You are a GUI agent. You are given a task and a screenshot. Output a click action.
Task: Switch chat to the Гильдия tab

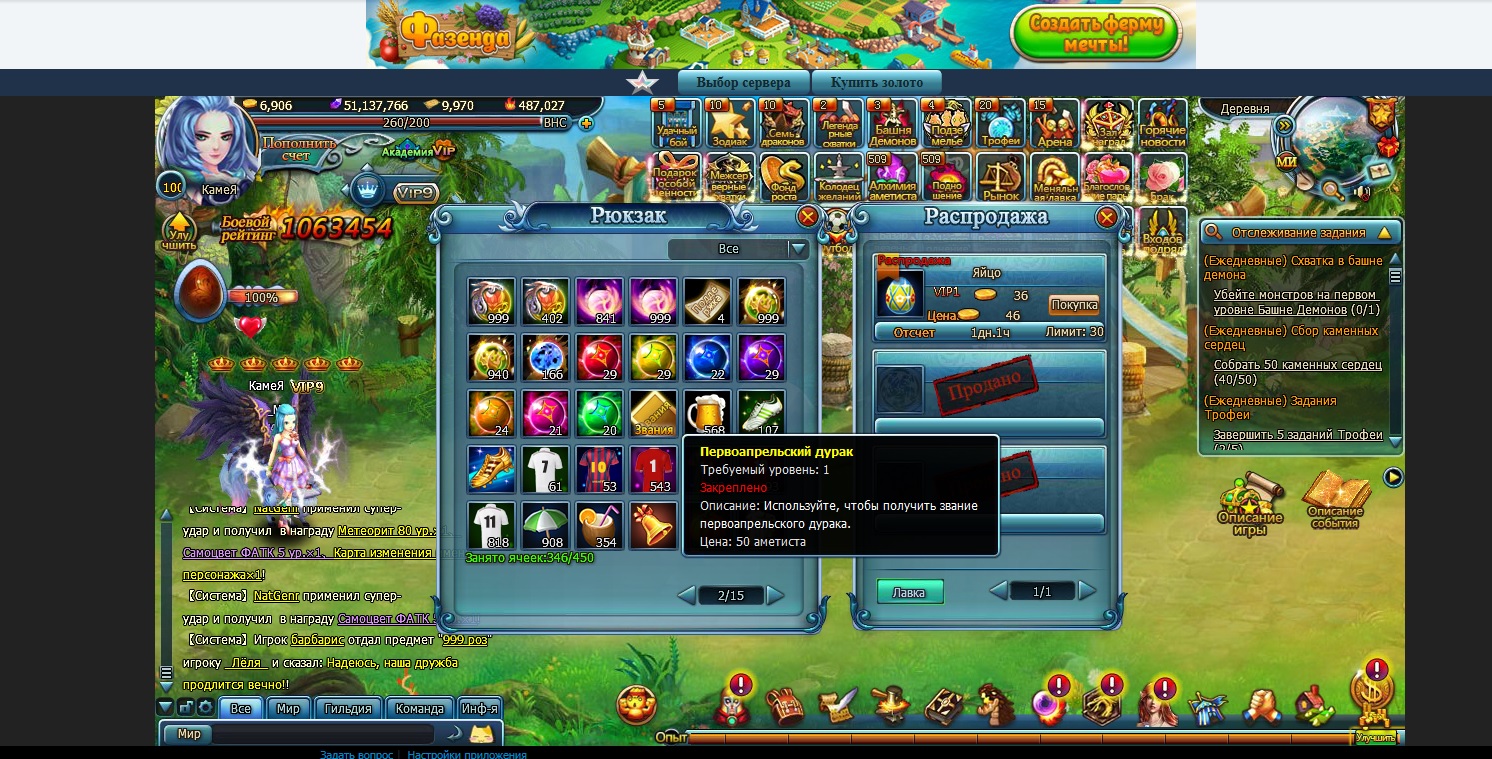click(x=348, y=708)
